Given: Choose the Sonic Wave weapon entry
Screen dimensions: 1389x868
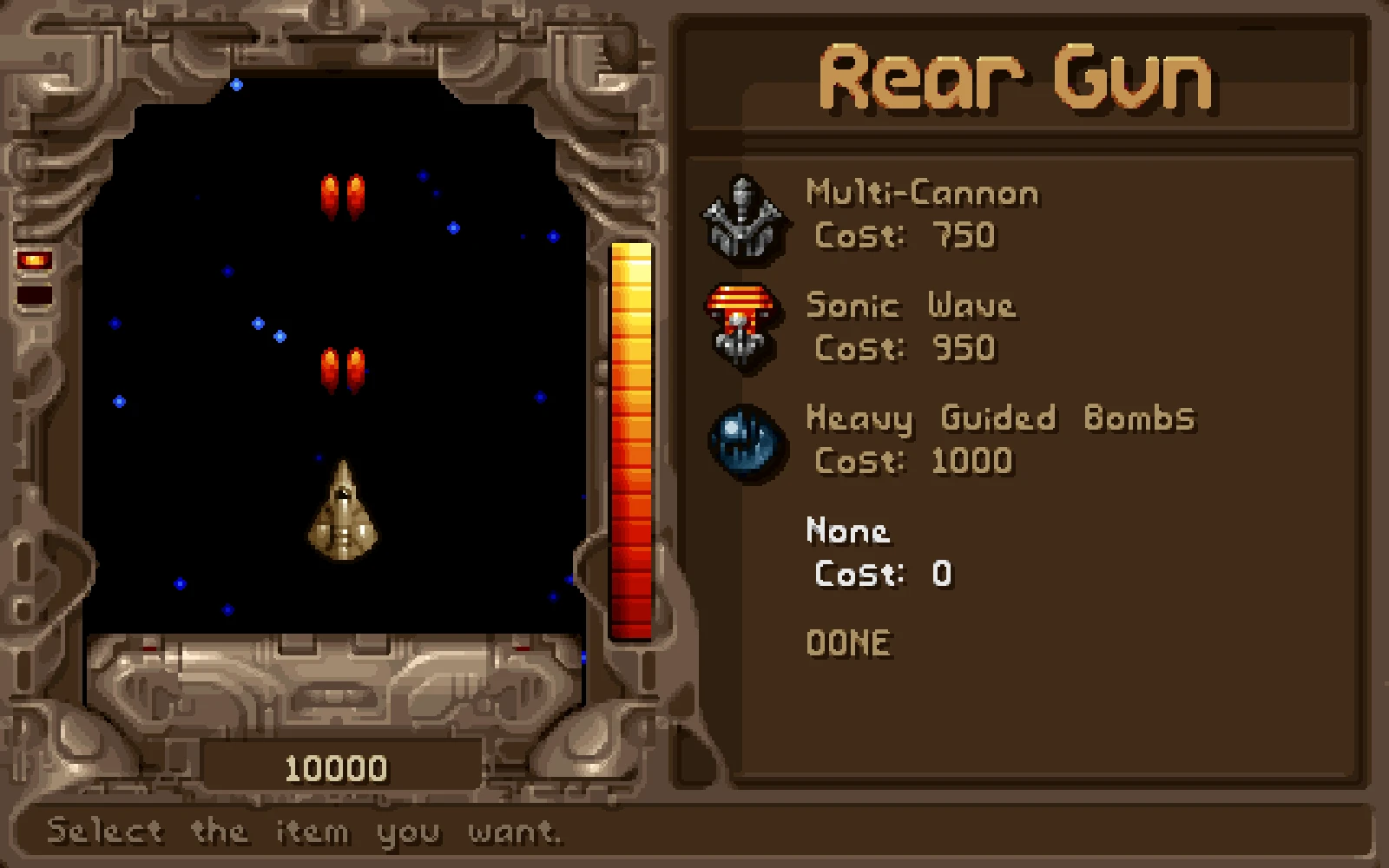Looking at the screenshot, I should point(910,306).
